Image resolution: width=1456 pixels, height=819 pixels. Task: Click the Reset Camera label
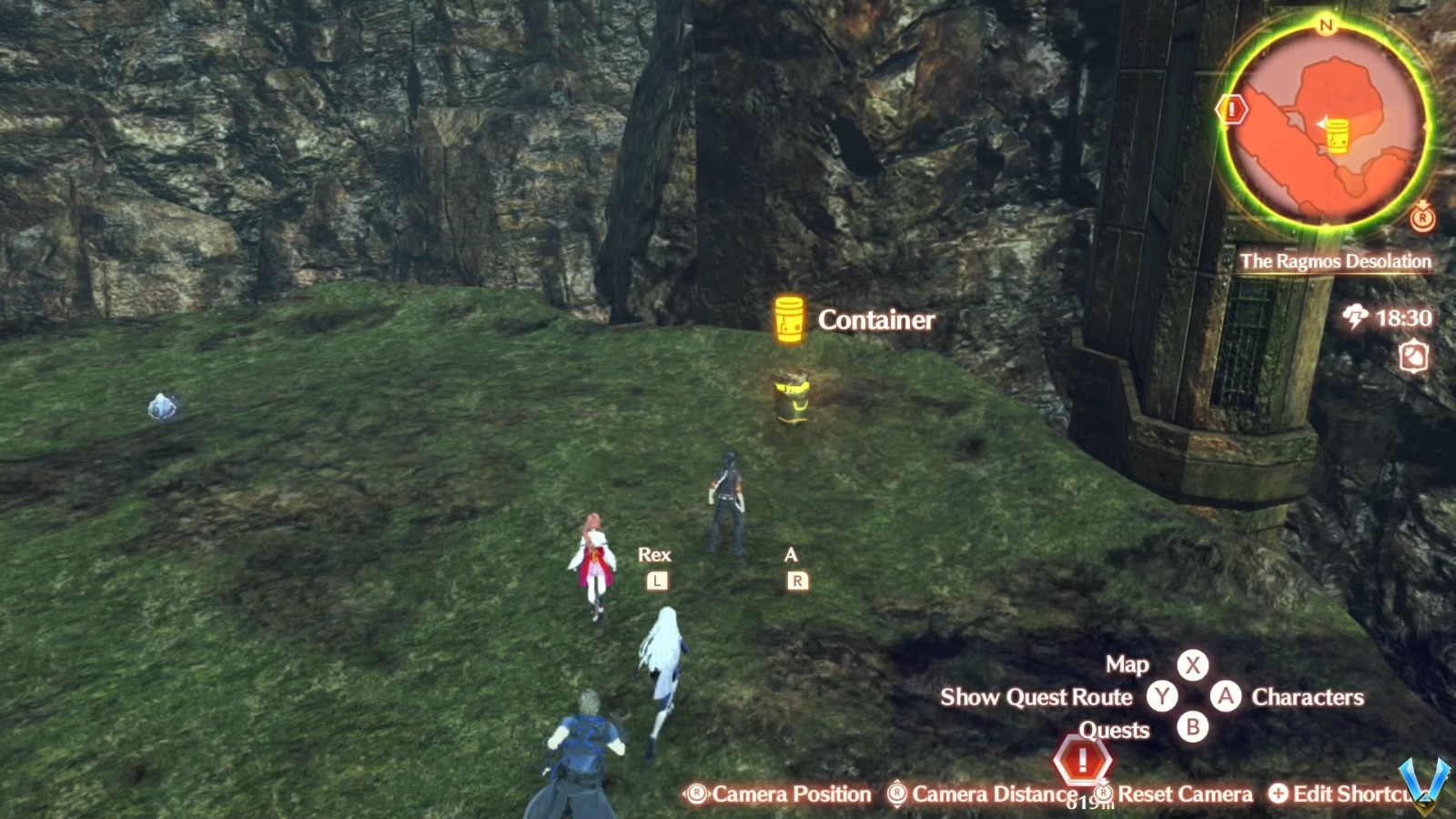(x=1186, y=794)
